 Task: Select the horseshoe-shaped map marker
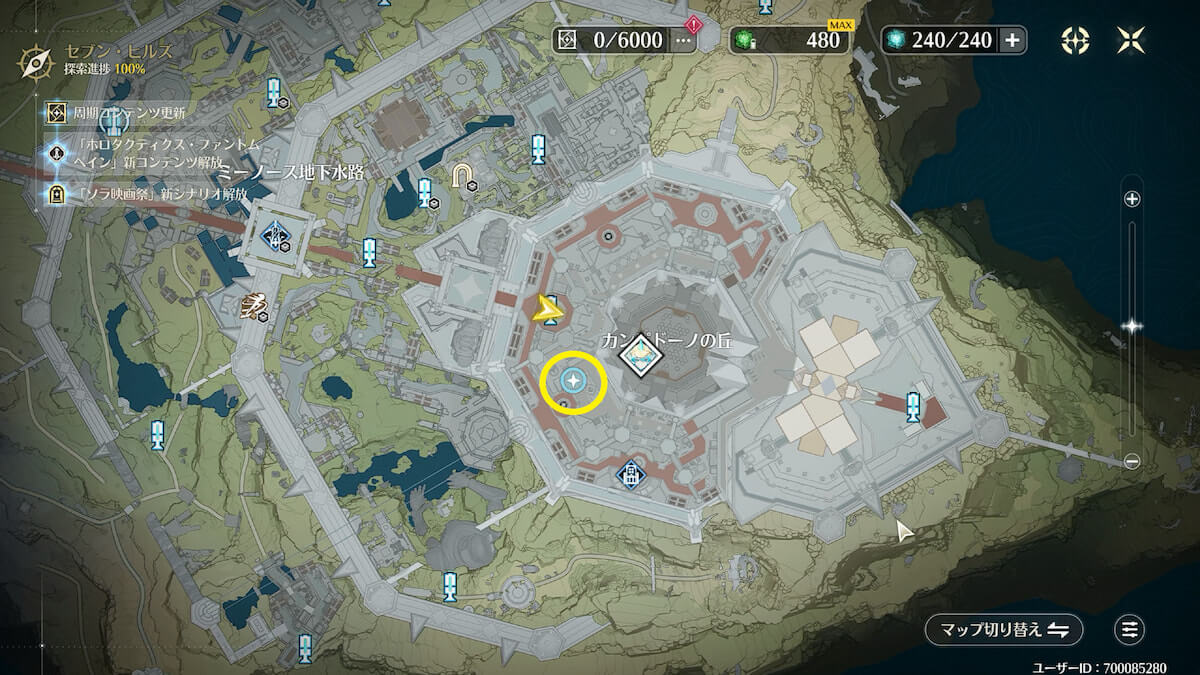coord(462,175)
